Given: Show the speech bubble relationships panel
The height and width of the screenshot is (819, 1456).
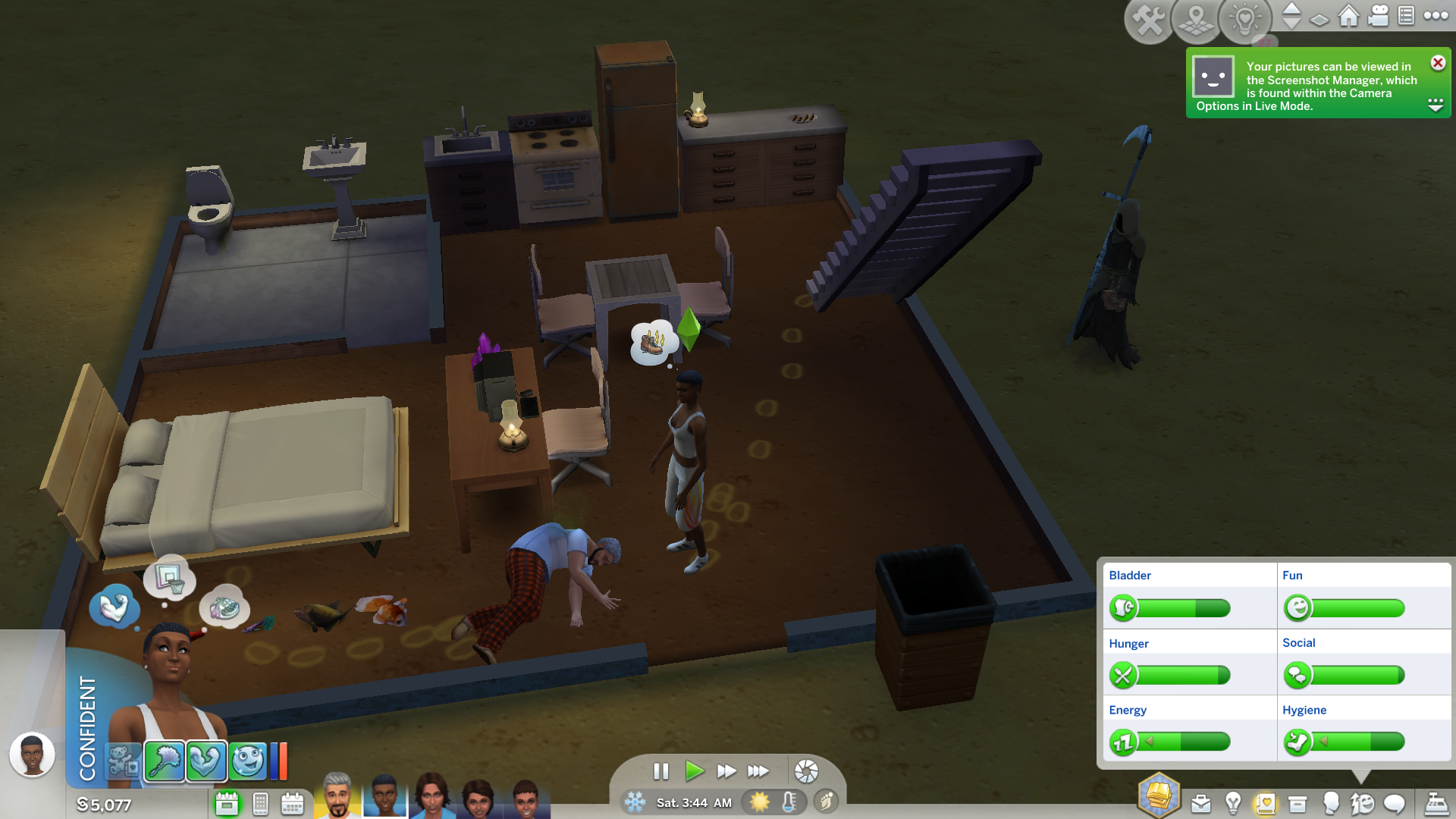Looking at the screenshot, I should click(1395, 803).
